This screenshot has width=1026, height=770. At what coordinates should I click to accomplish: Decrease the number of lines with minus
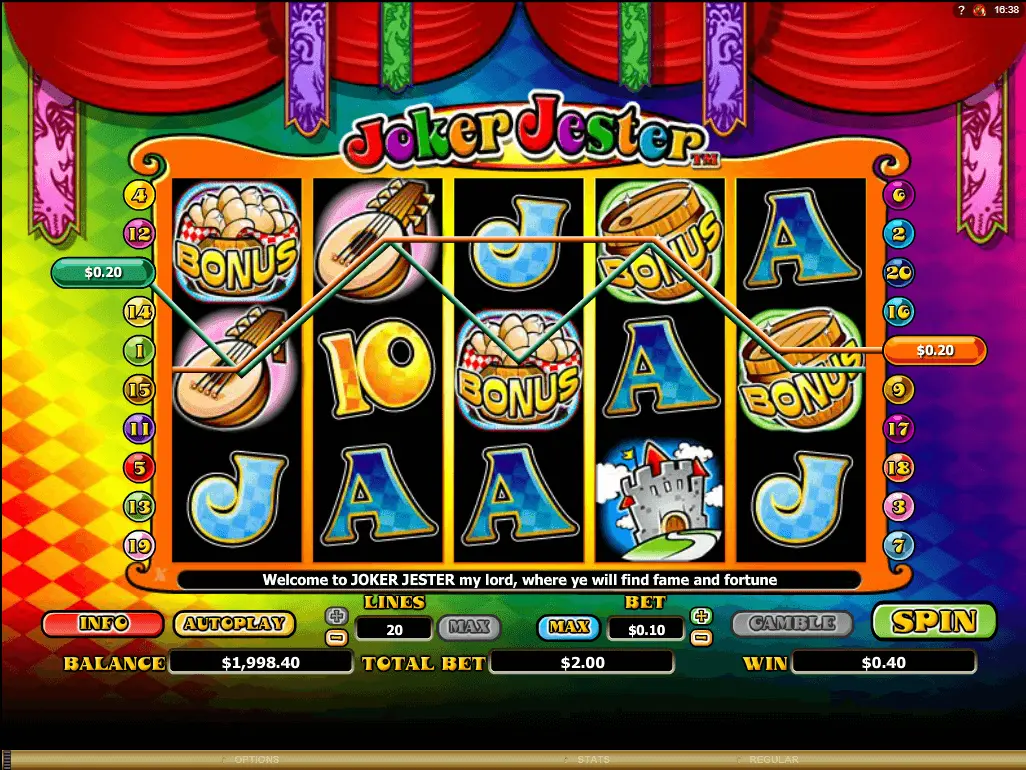[x=337, y=636]
